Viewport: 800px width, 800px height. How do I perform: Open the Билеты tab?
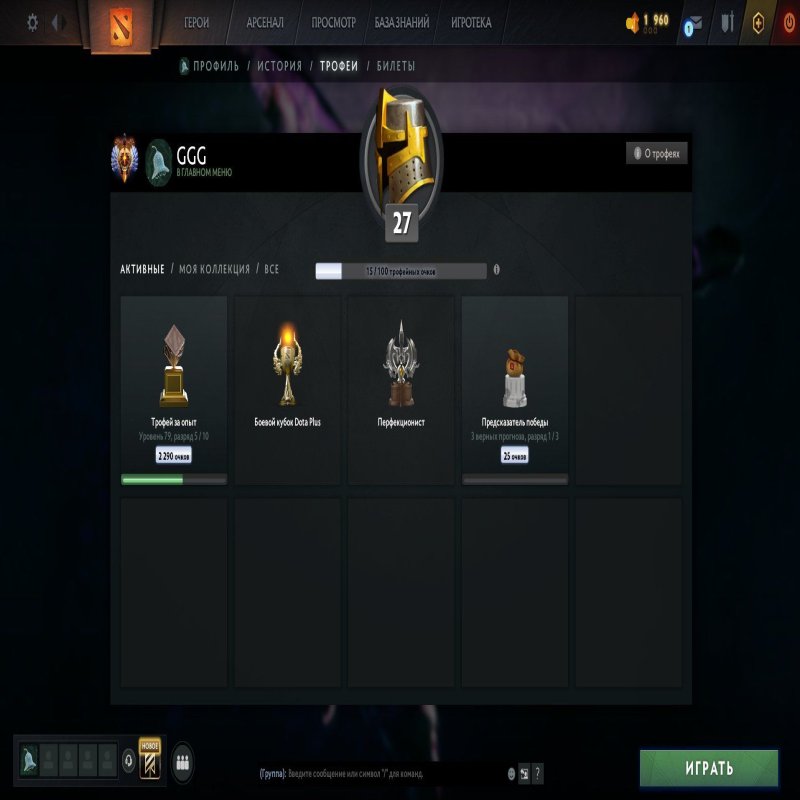tap(396, 66)
